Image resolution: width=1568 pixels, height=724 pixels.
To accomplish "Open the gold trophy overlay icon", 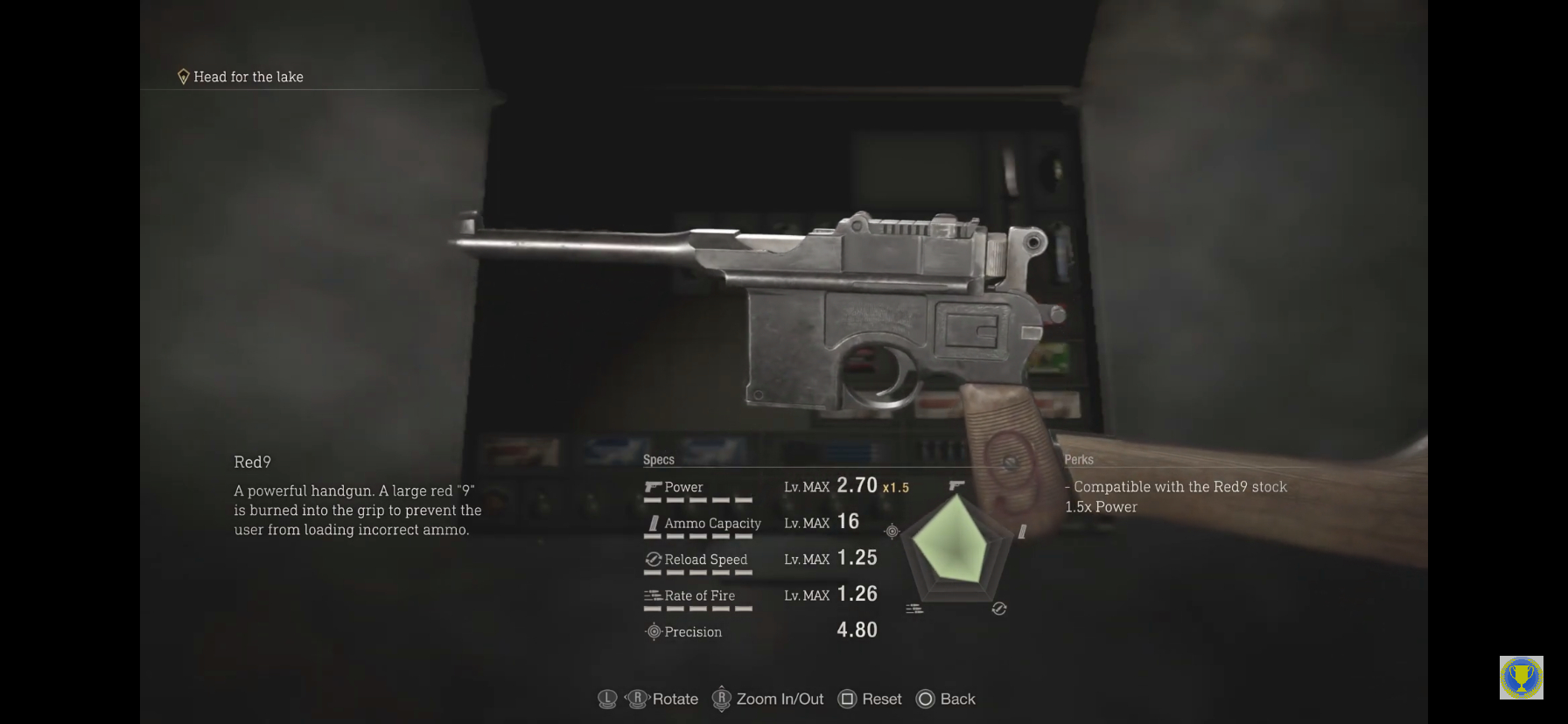I will pyautogui.click(x=1521, y=678).
